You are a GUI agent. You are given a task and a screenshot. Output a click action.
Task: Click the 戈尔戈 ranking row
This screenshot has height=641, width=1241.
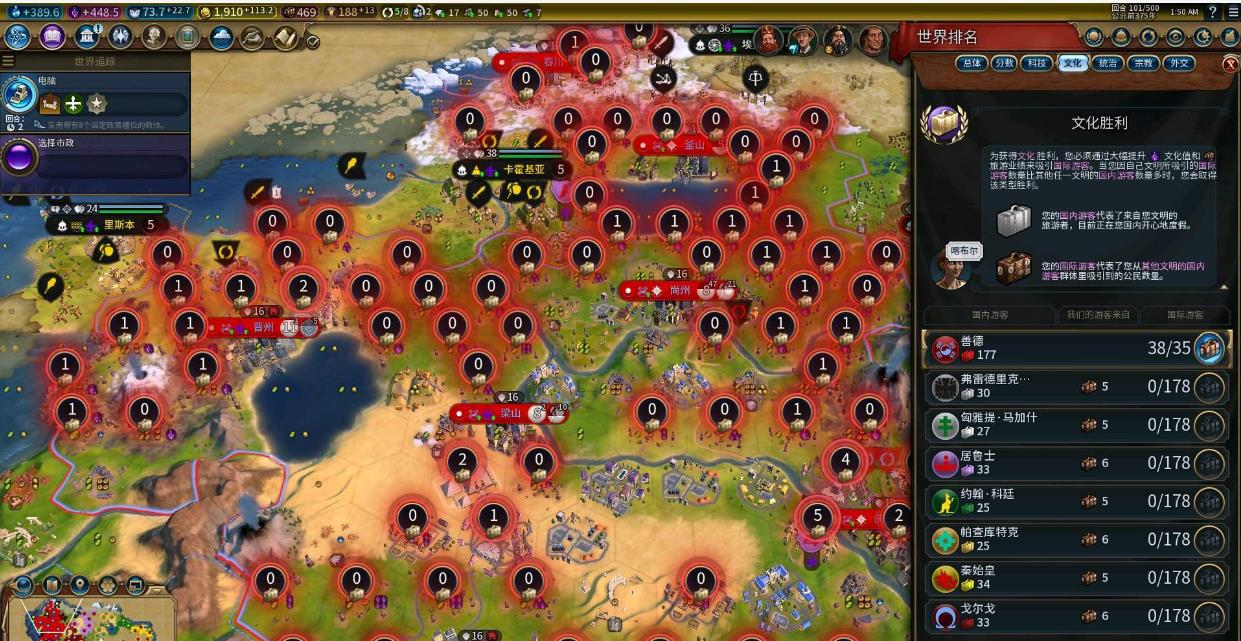pos(1076,615)
